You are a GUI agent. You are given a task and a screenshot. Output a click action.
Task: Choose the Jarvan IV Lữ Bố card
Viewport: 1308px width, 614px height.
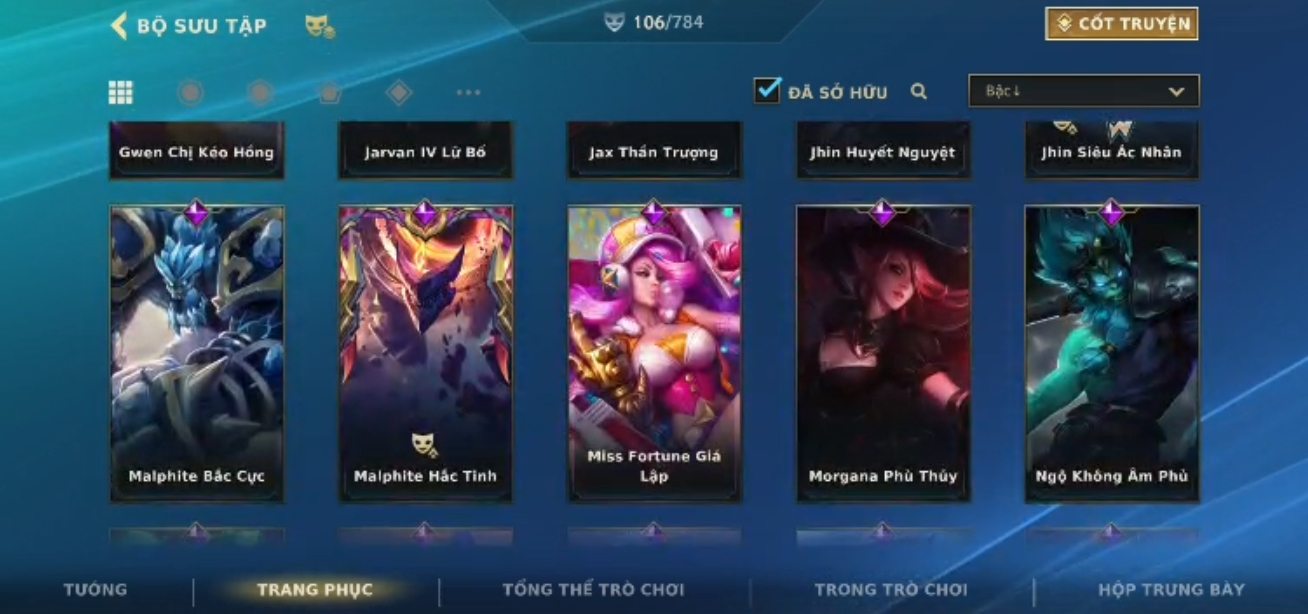425,151
